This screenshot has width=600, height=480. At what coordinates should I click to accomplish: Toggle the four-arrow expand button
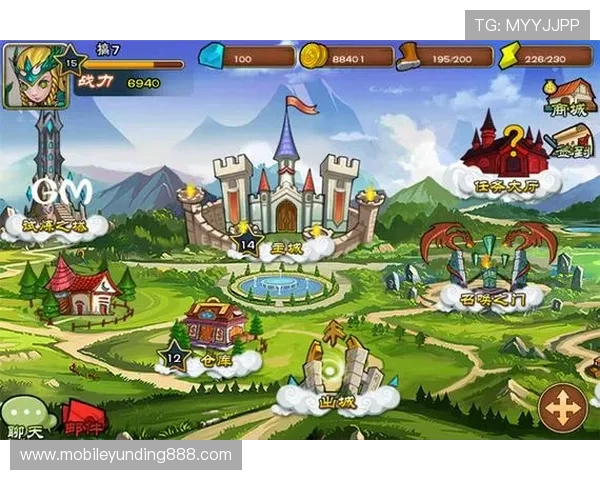(563, 409)
